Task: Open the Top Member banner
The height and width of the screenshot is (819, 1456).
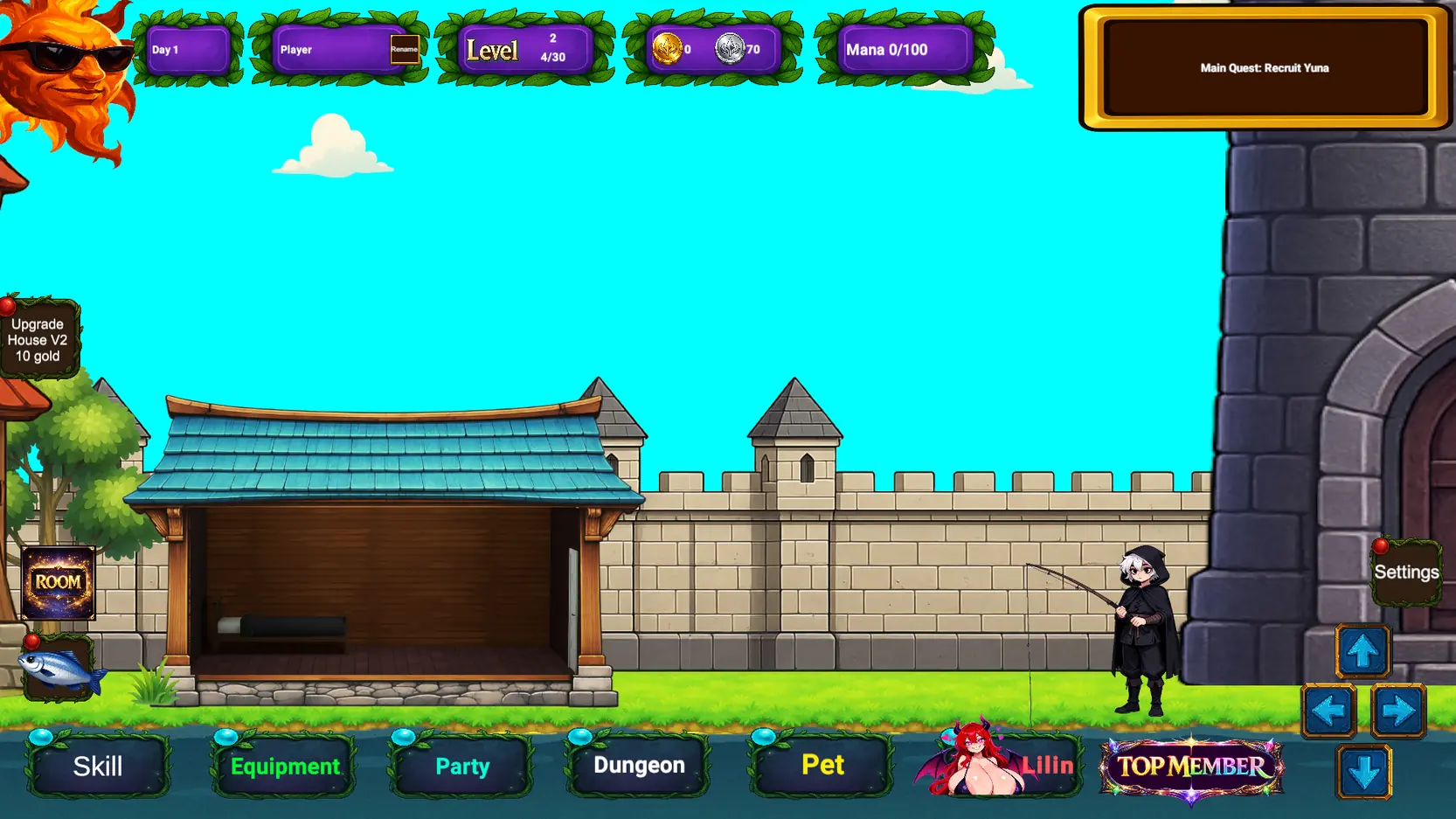Action: pos(1191,767)
